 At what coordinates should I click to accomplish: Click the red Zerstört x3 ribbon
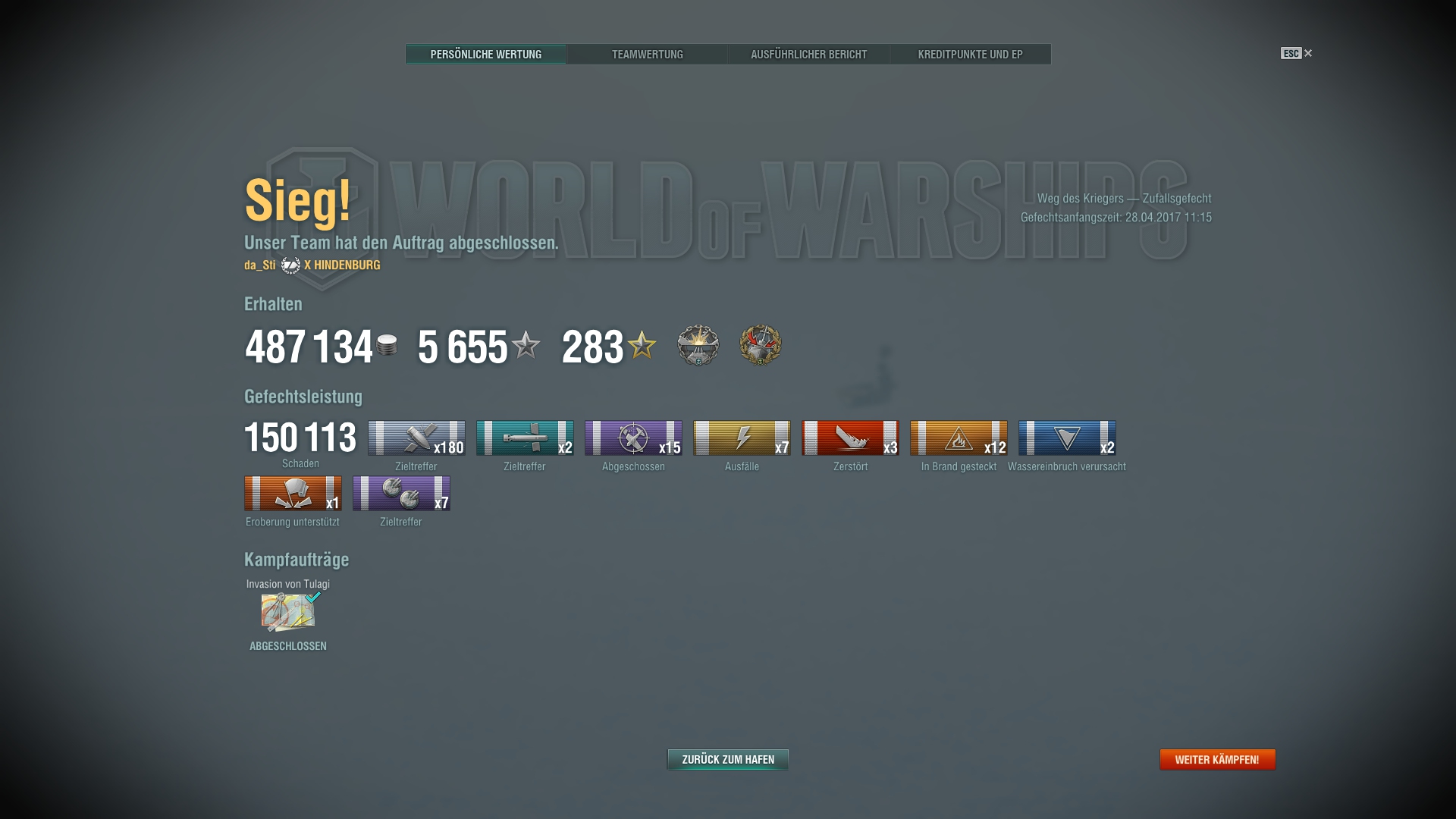(849, 438)
